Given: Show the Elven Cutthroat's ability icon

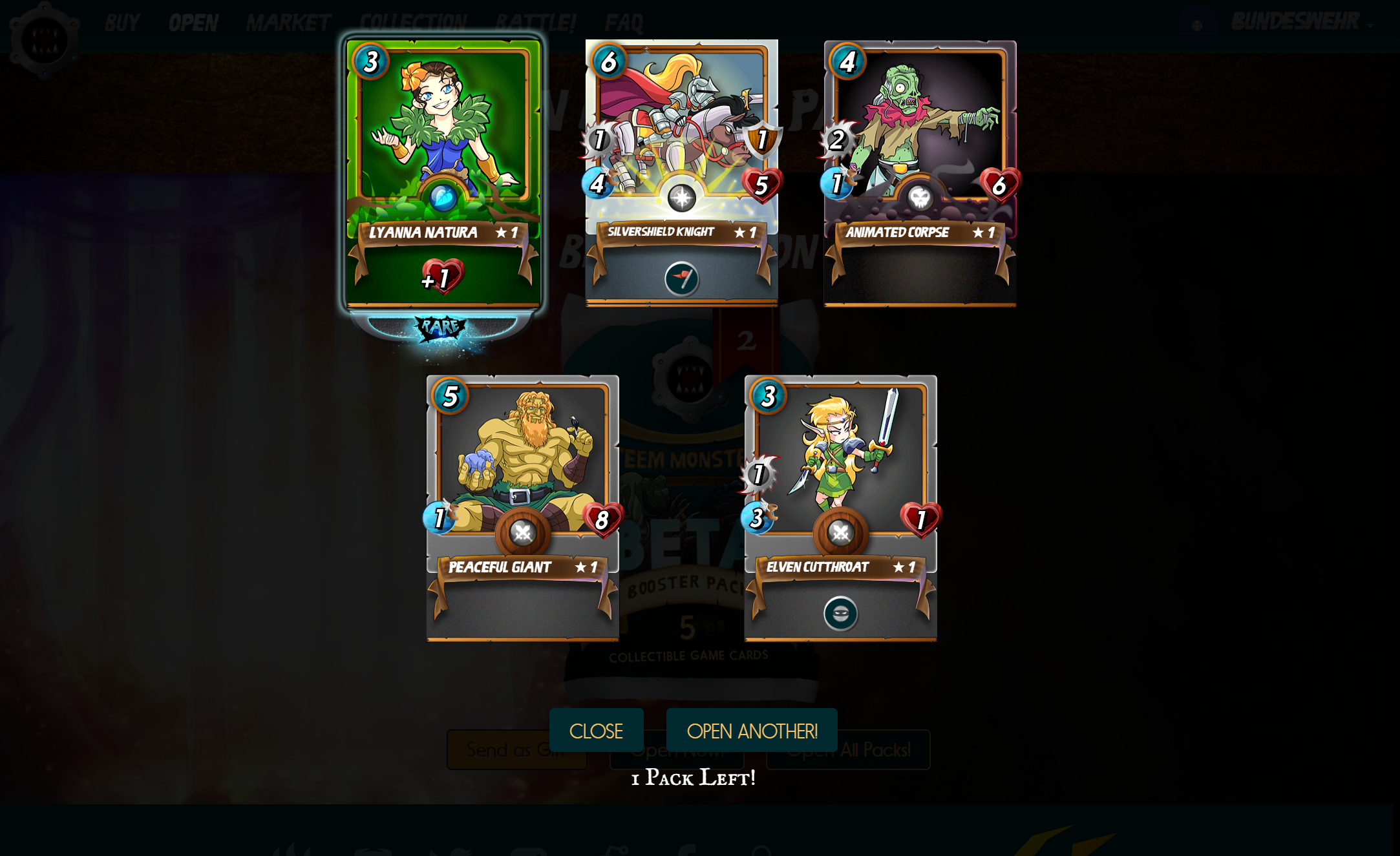Looking at the screenshot, I should (x=840, y=614).
